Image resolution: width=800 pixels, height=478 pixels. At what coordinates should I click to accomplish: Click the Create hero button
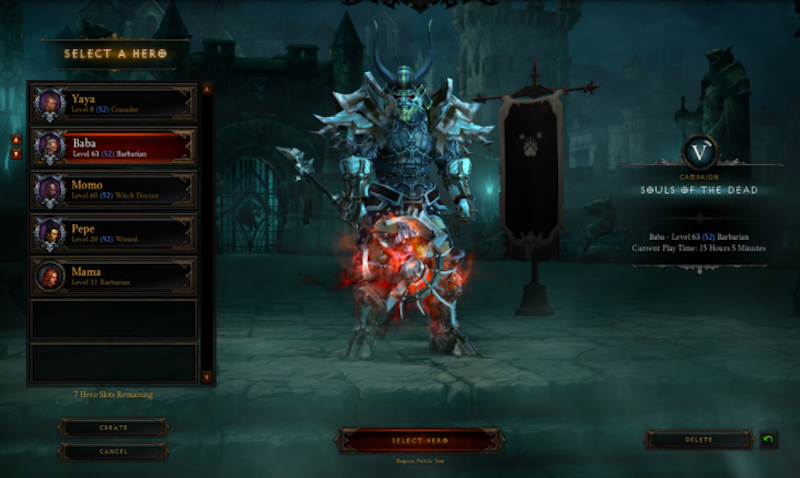[113, 427]
